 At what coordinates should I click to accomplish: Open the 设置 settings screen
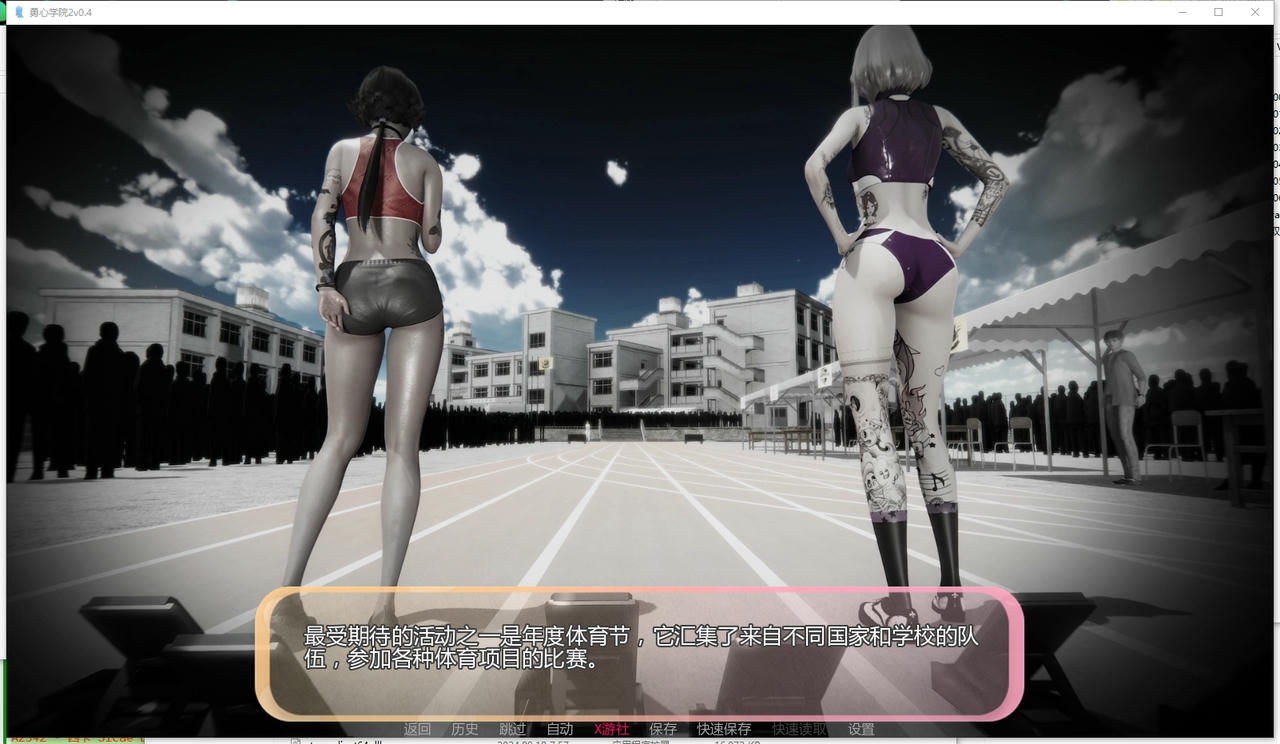pos(861,729)
